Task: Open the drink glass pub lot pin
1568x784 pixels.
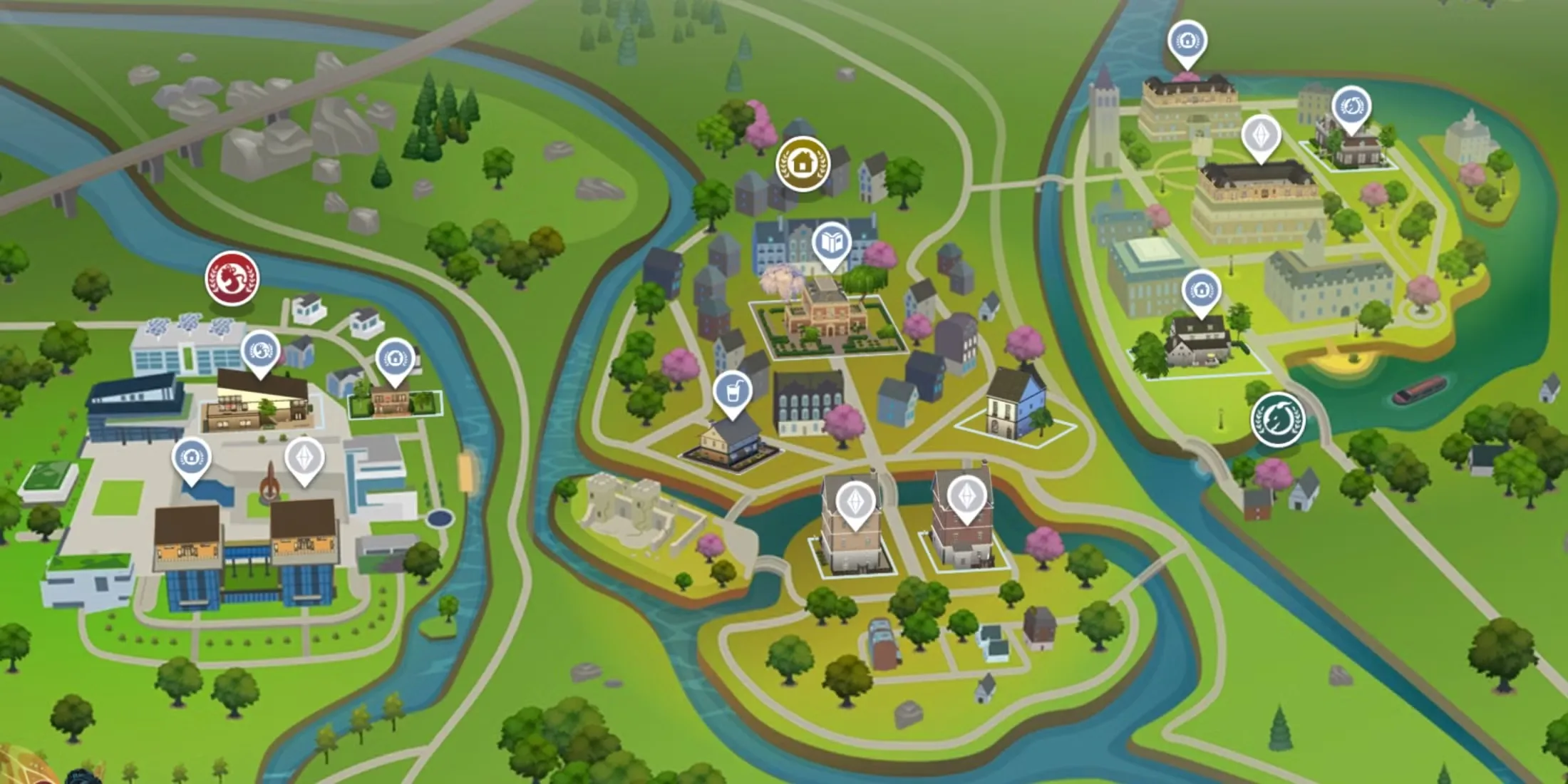Action: coord(733,392)
